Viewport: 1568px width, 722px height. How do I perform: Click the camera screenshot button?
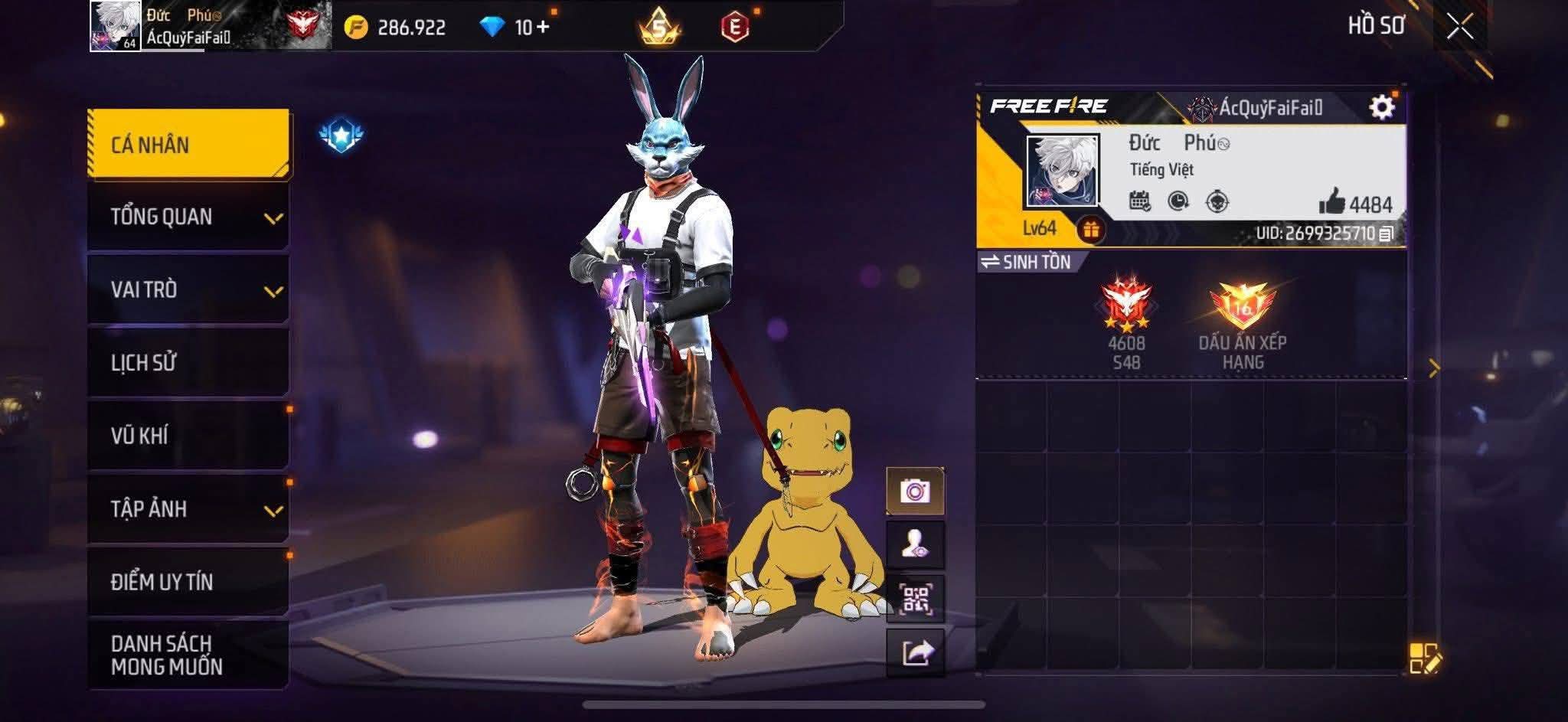915,491
